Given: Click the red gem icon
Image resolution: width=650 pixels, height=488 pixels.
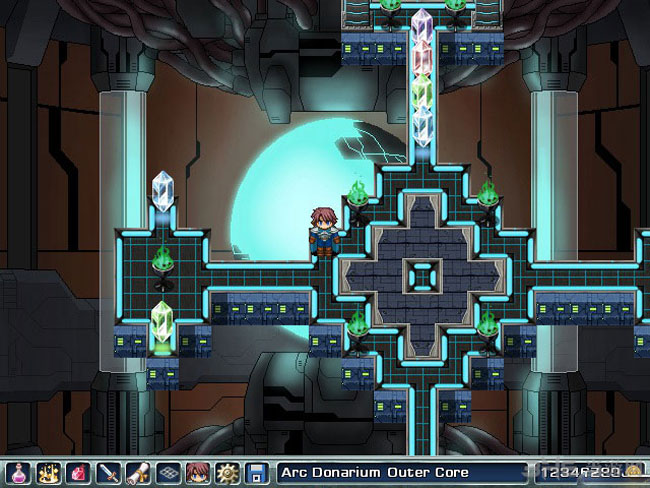Looking at the screenshot, I should pyautogui.click(x=77, y=472).
